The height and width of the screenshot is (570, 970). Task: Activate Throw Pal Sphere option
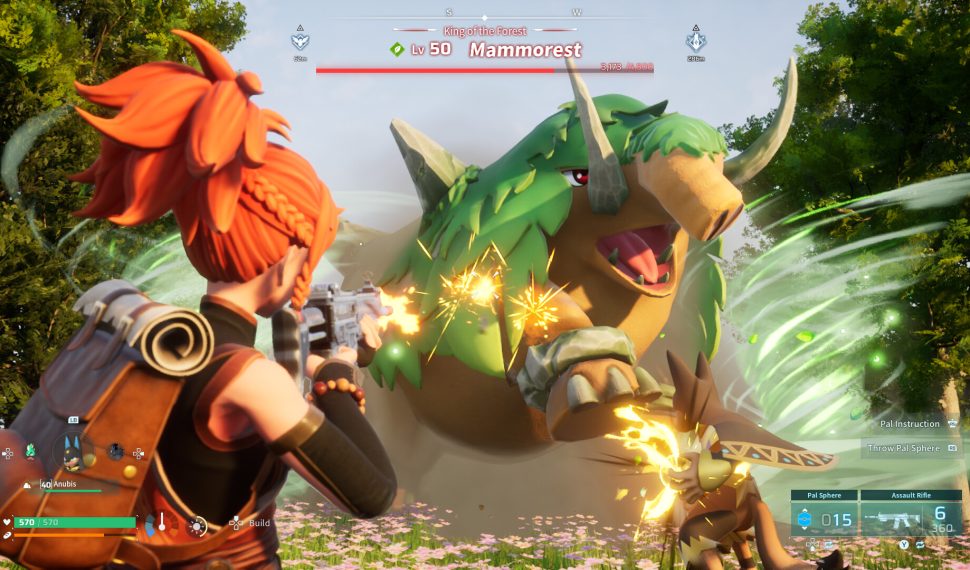point(912,448)
